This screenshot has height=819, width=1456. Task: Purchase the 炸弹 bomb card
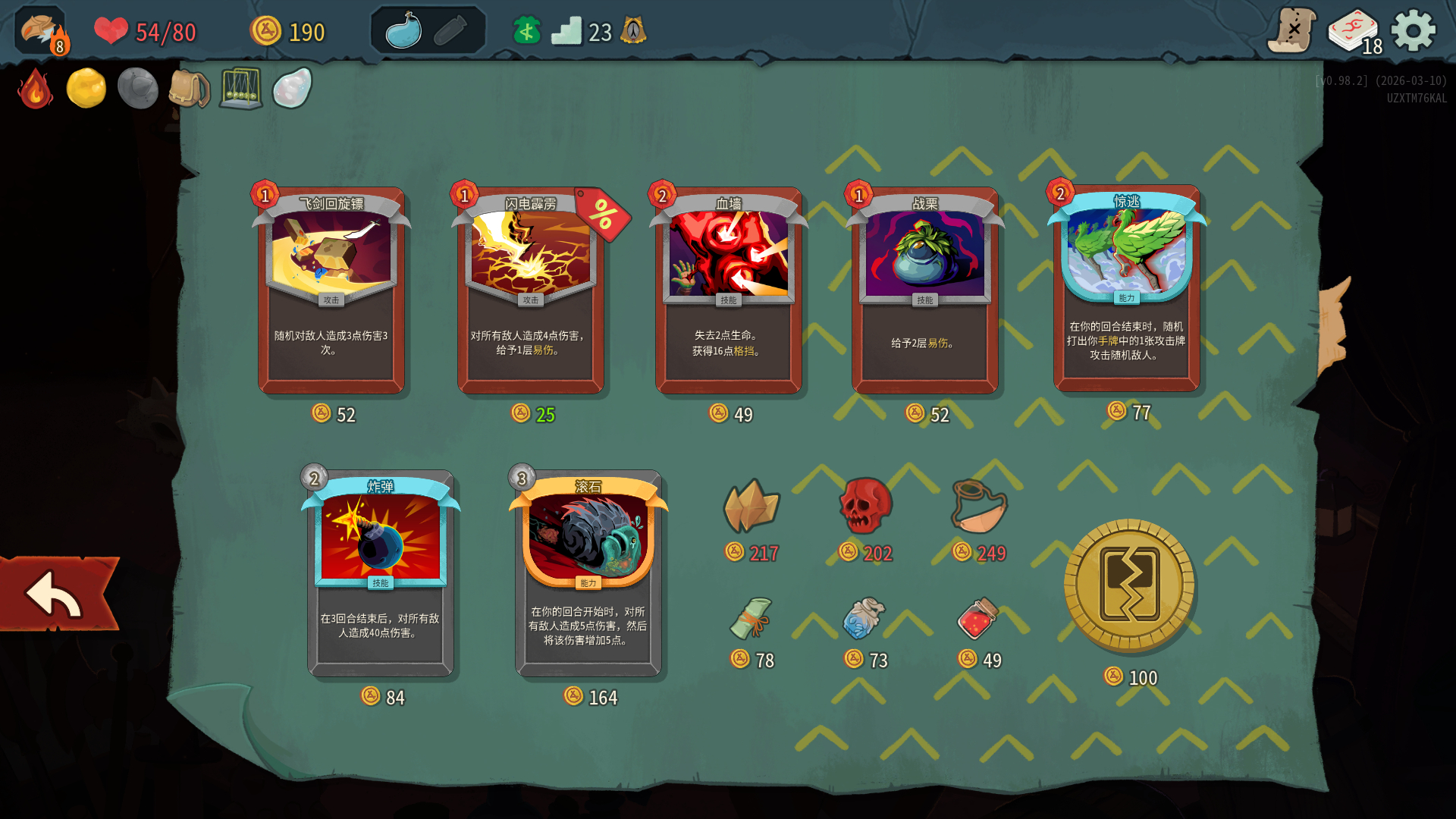click(380, 574)
